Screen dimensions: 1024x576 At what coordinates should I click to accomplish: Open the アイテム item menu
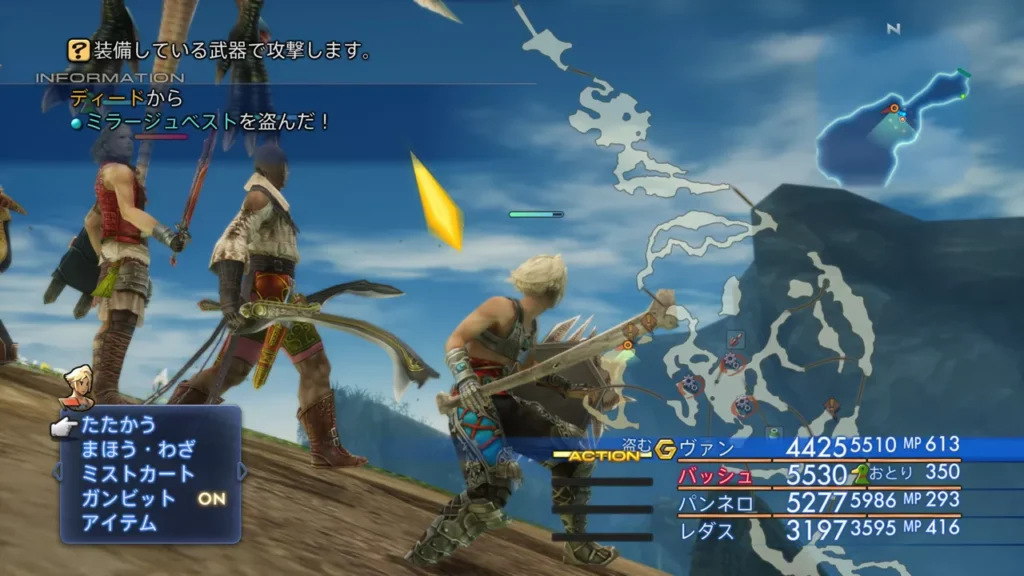(119, 522)
